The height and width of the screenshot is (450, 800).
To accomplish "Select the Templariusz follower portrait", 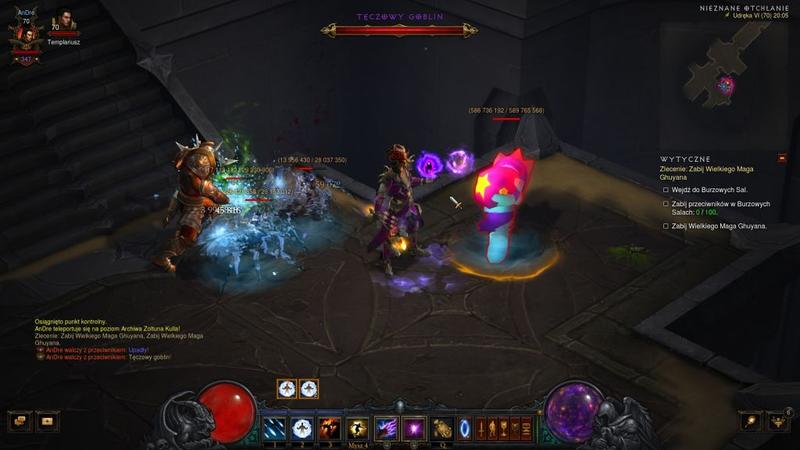I will tap(64, 22).
